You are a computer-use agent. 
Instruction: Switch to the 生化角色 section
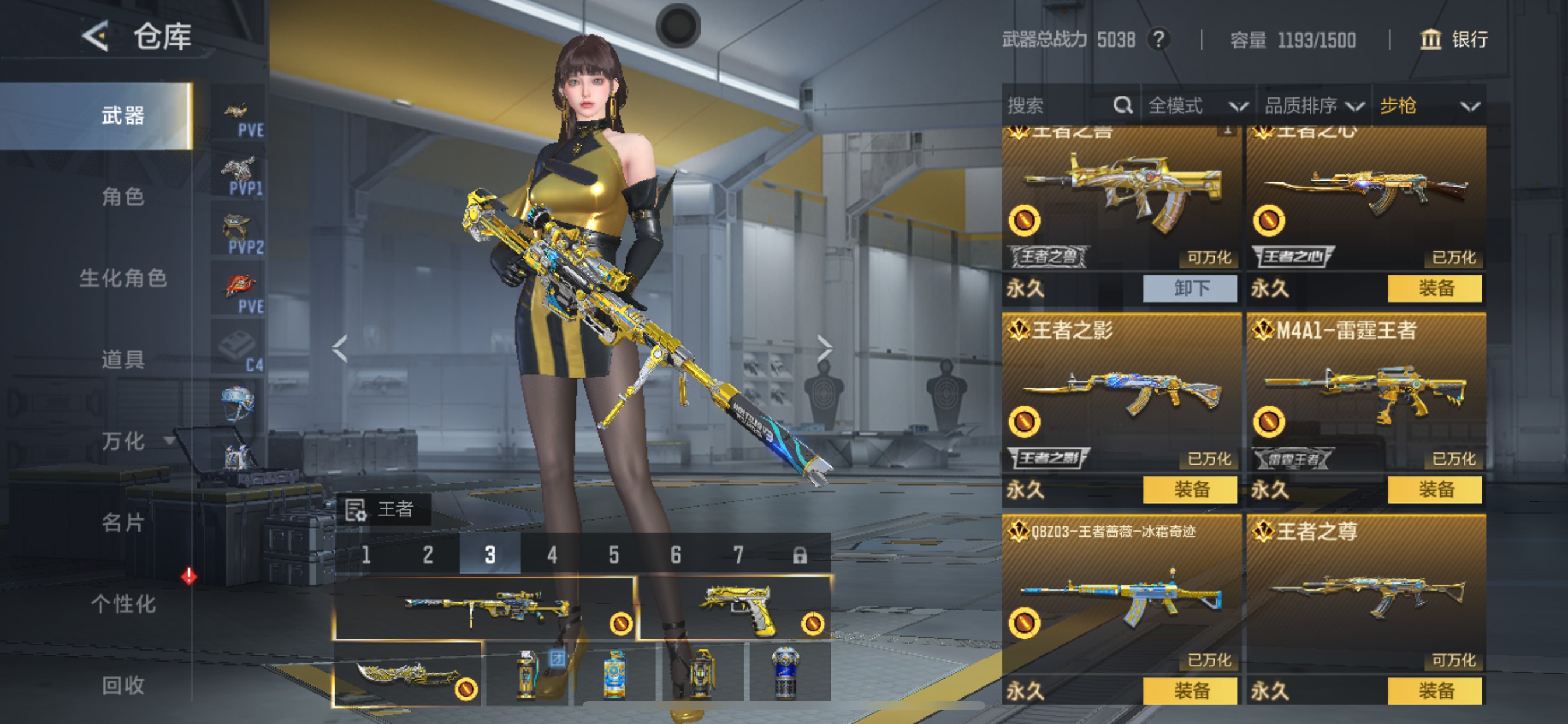pos(123,278)
